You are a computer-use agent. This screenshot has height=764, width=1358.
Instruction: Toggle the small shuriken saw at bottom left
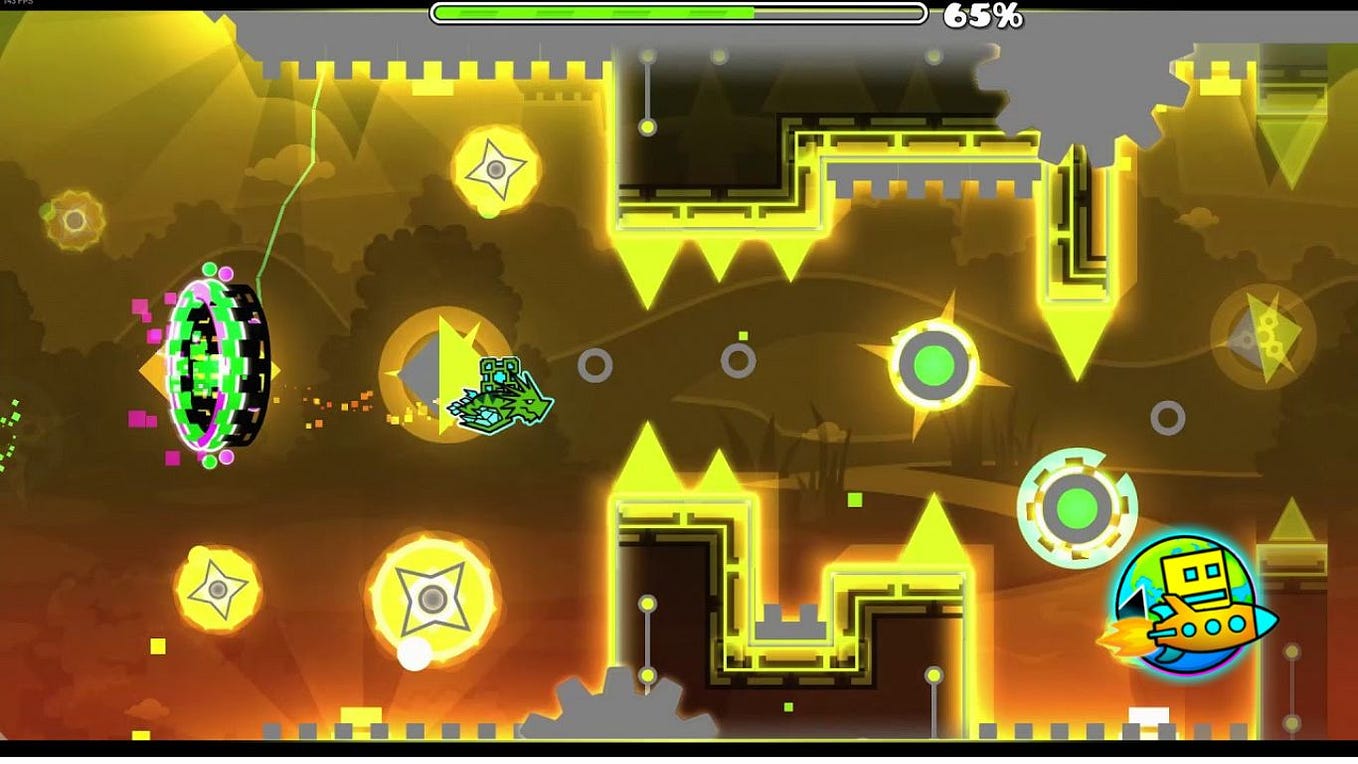[x=220, y=590]
